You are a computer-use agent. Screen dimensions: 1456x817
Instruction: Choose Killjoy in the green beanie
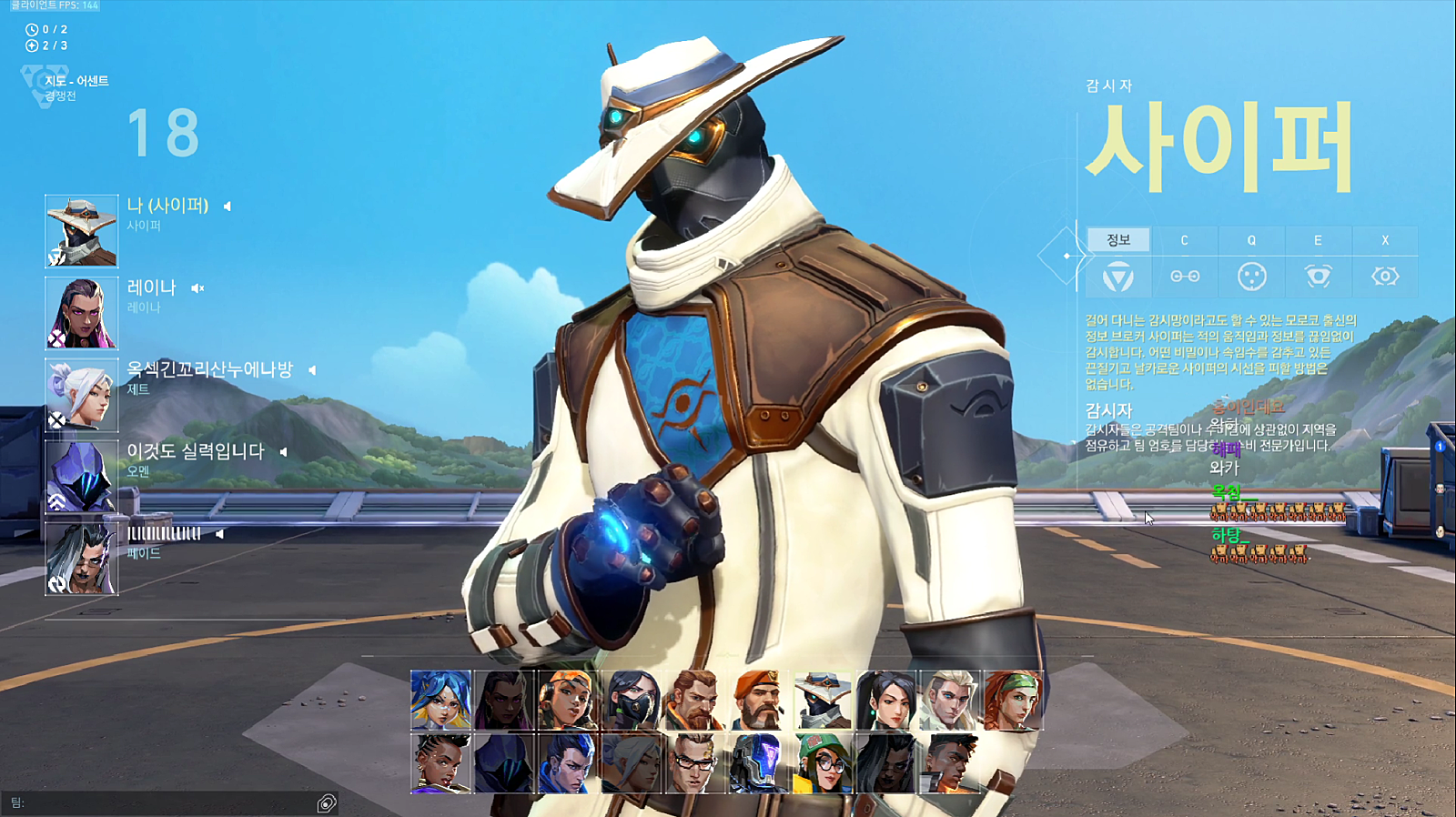tap(823, 763)
